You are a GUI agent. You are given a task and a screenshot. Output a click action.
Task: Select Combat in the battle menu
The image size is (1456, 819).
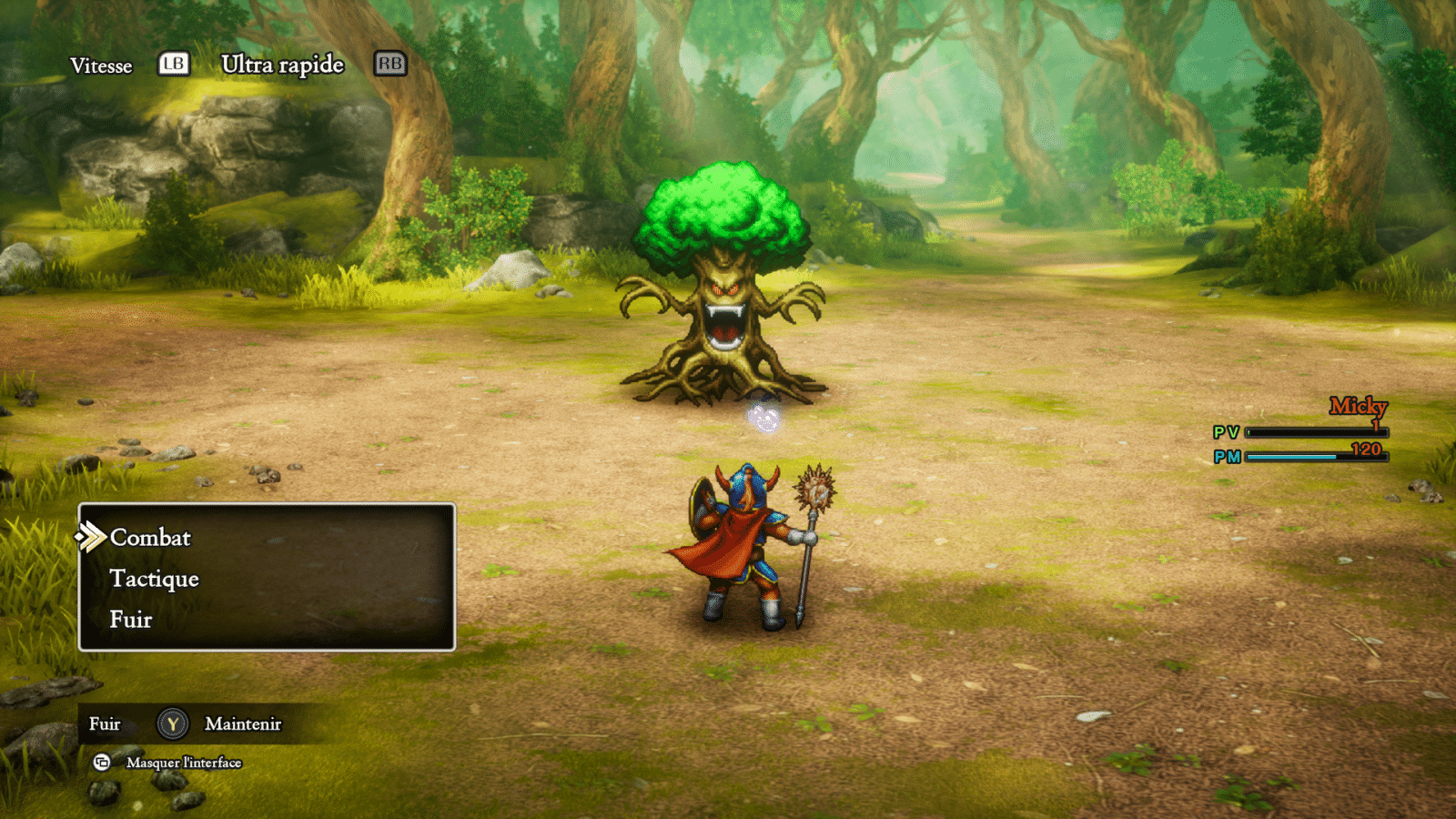pos(150,538)
